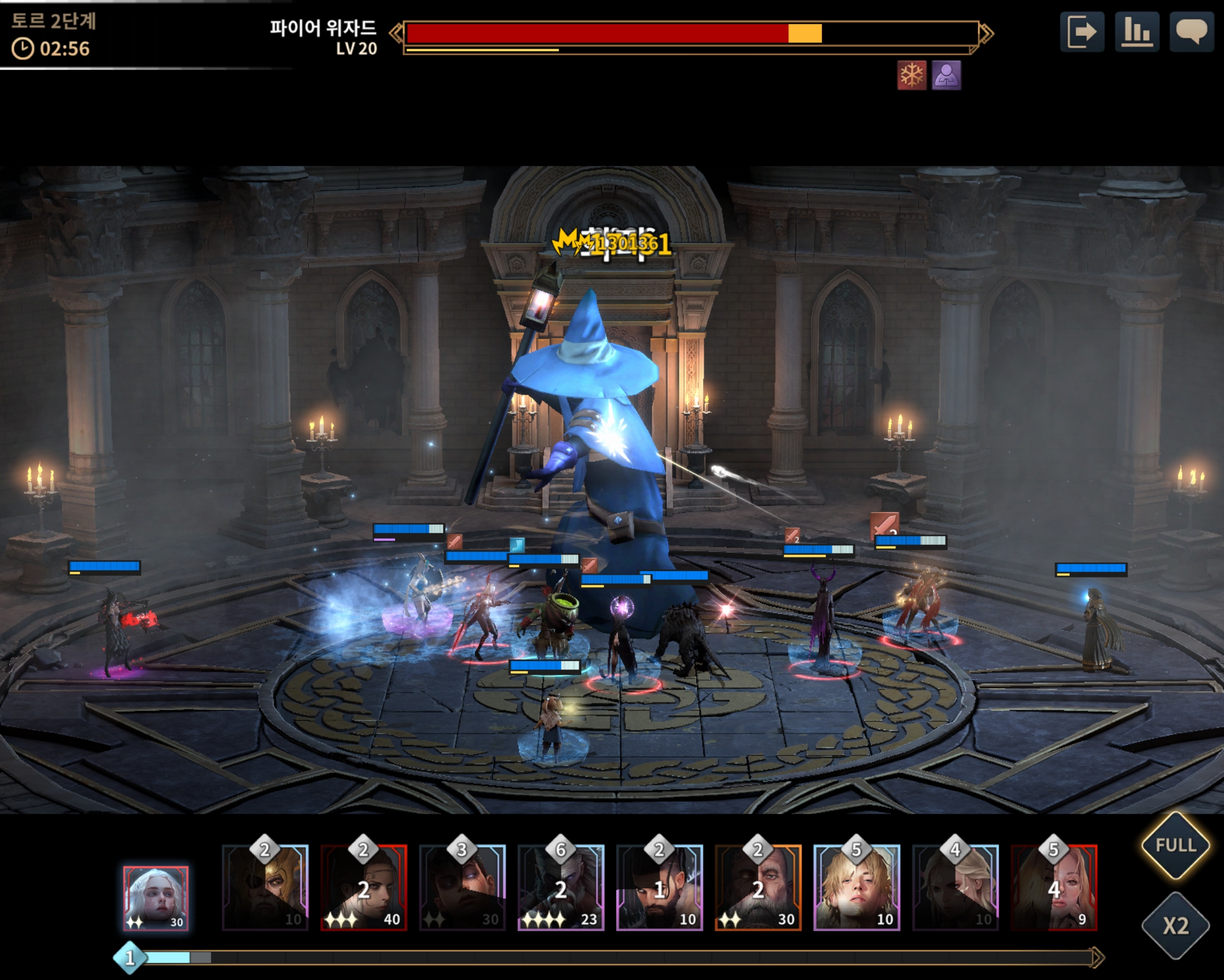Select the cost 4 blonde woman card

pos(955,887)
